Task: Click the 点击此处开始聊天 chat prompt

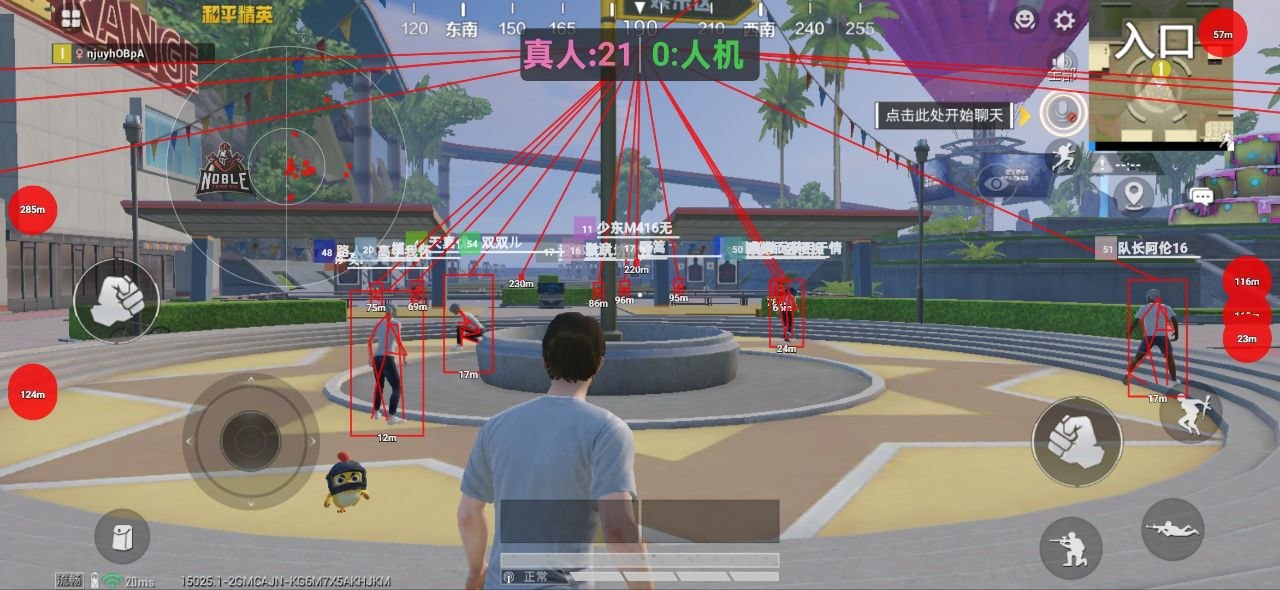Action: pos(944,115)
